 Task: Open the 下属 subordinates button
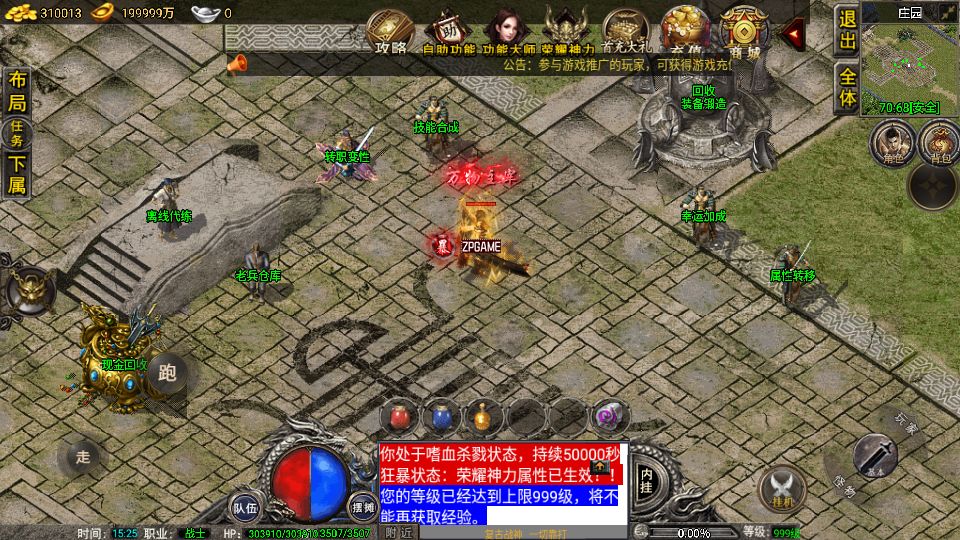17,174
